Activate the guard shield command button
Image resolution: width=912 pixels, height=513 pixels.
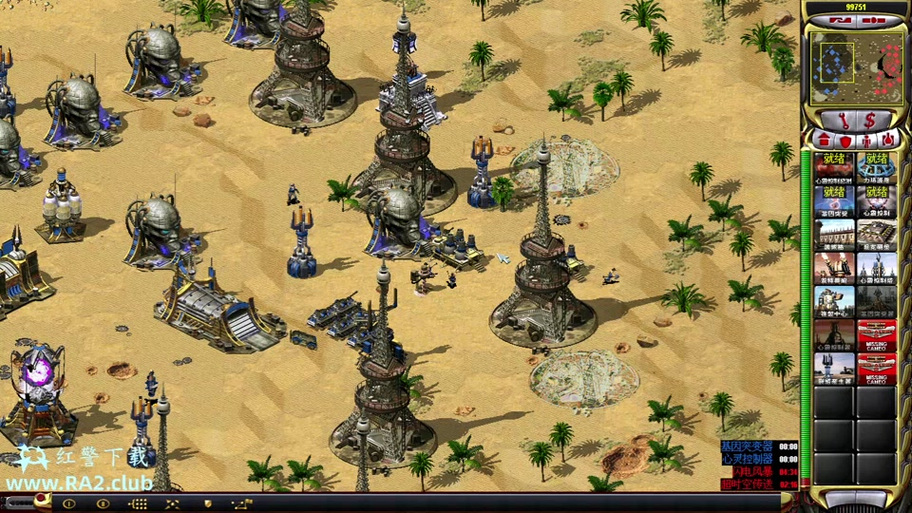click(x=208, y=504)
